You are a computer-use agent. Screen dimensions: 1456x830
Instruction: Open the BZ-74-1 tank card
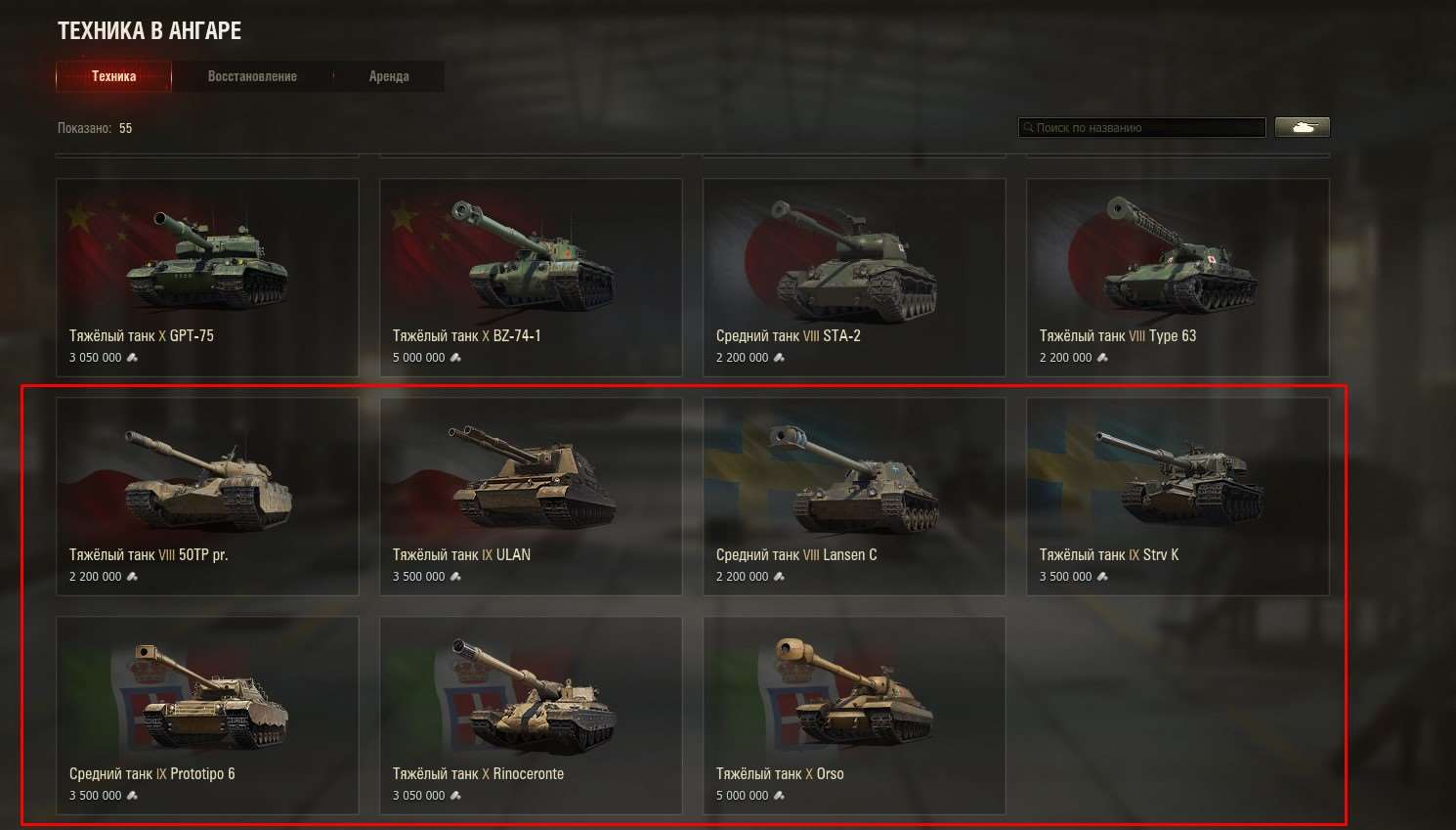[531, 259]
